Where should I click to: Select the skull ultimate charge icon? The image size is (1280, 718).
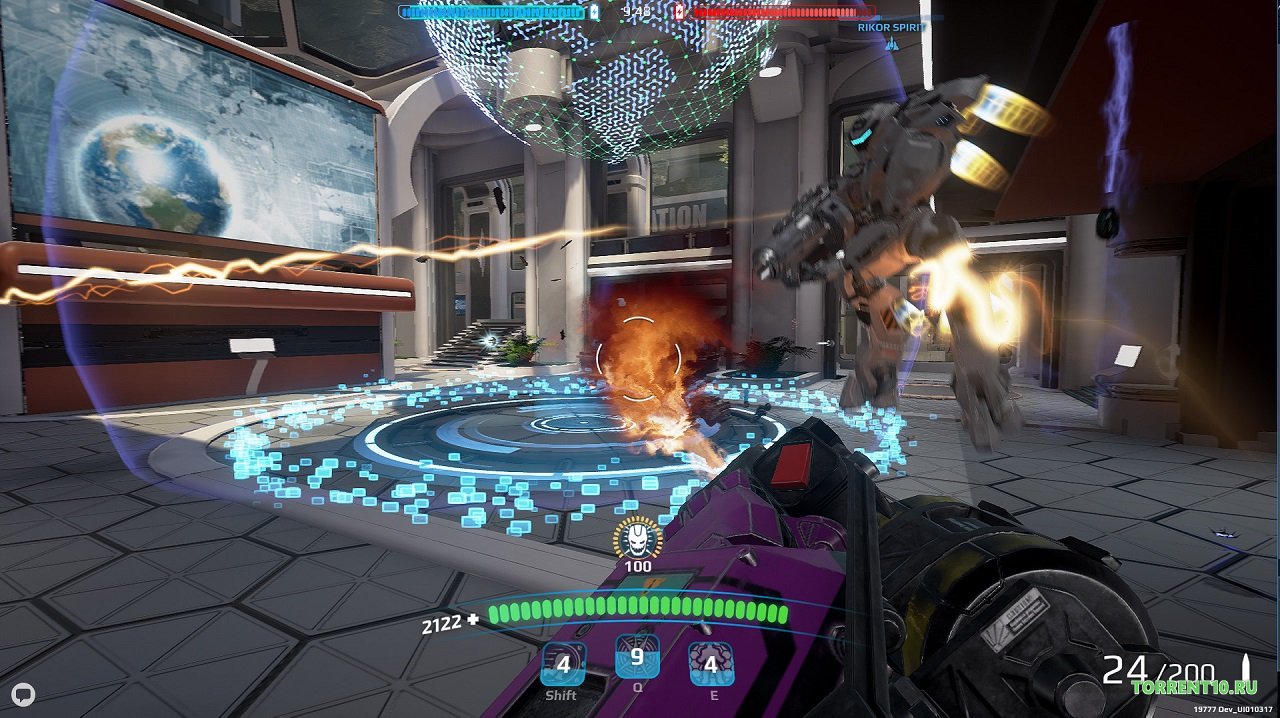(638, 539)
